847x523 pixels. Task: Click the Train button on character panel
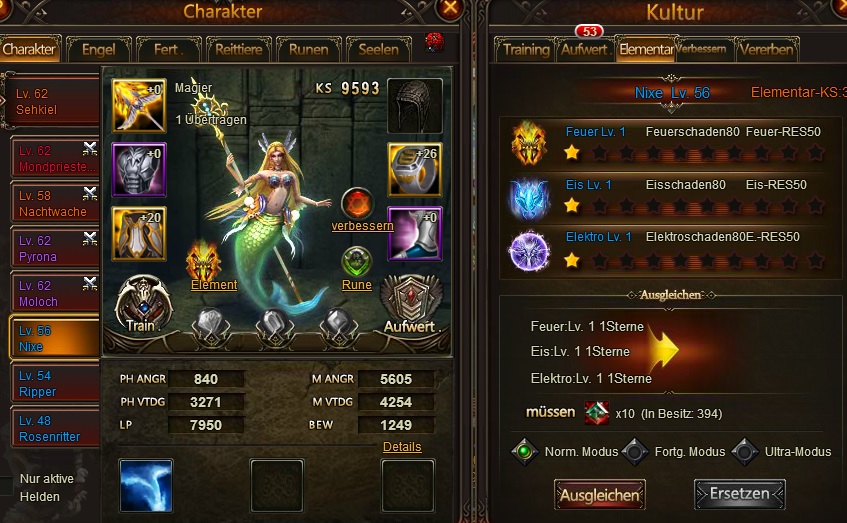point(143,305)
